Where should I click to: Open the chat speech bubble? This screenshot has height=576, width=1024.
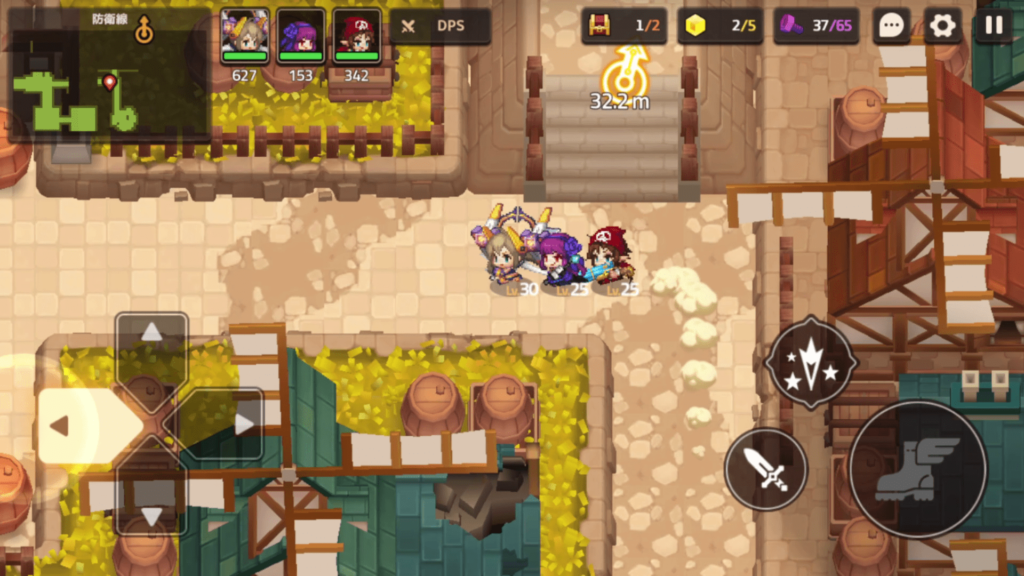coord(891,26)
